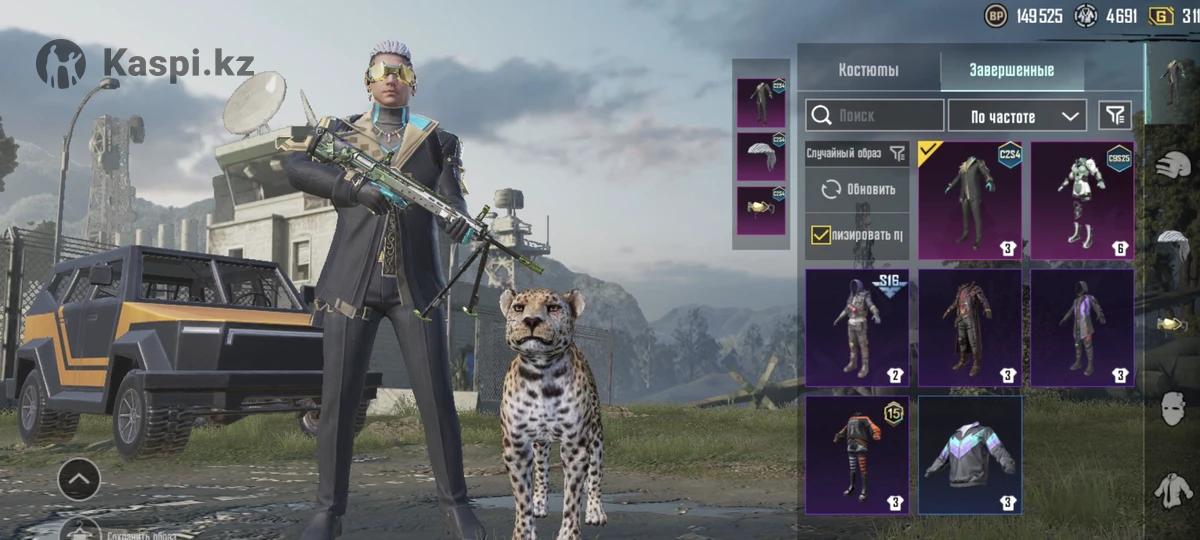Image resolution: width=1200 pixels, height=540 pixels.
Task: Select the grey chevron jacket item
Action: click(x=970, y=454)
